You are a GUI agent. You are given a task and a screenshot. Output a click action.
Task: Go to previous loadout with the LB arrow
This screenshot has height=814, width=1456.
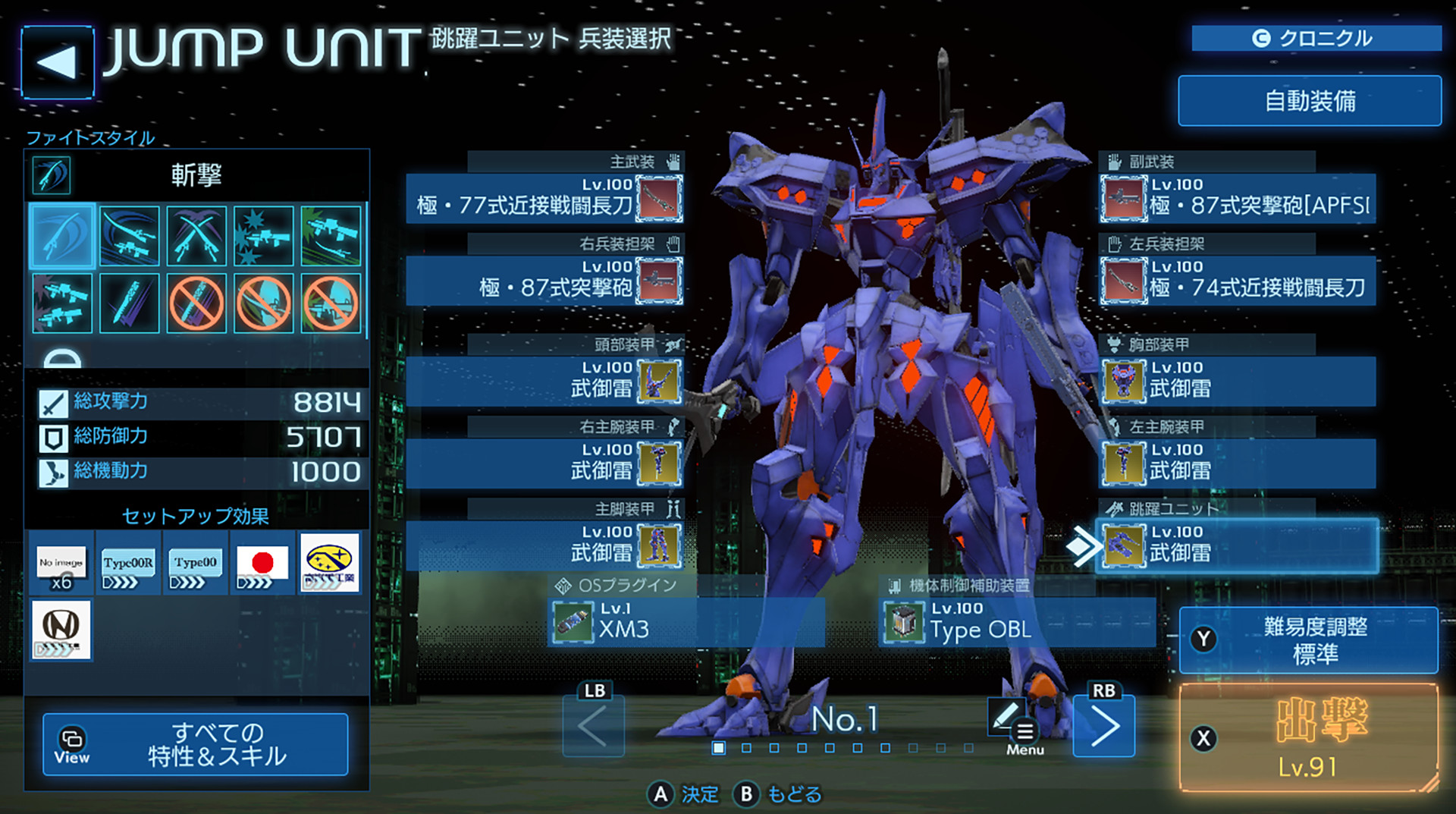point(593,725)
